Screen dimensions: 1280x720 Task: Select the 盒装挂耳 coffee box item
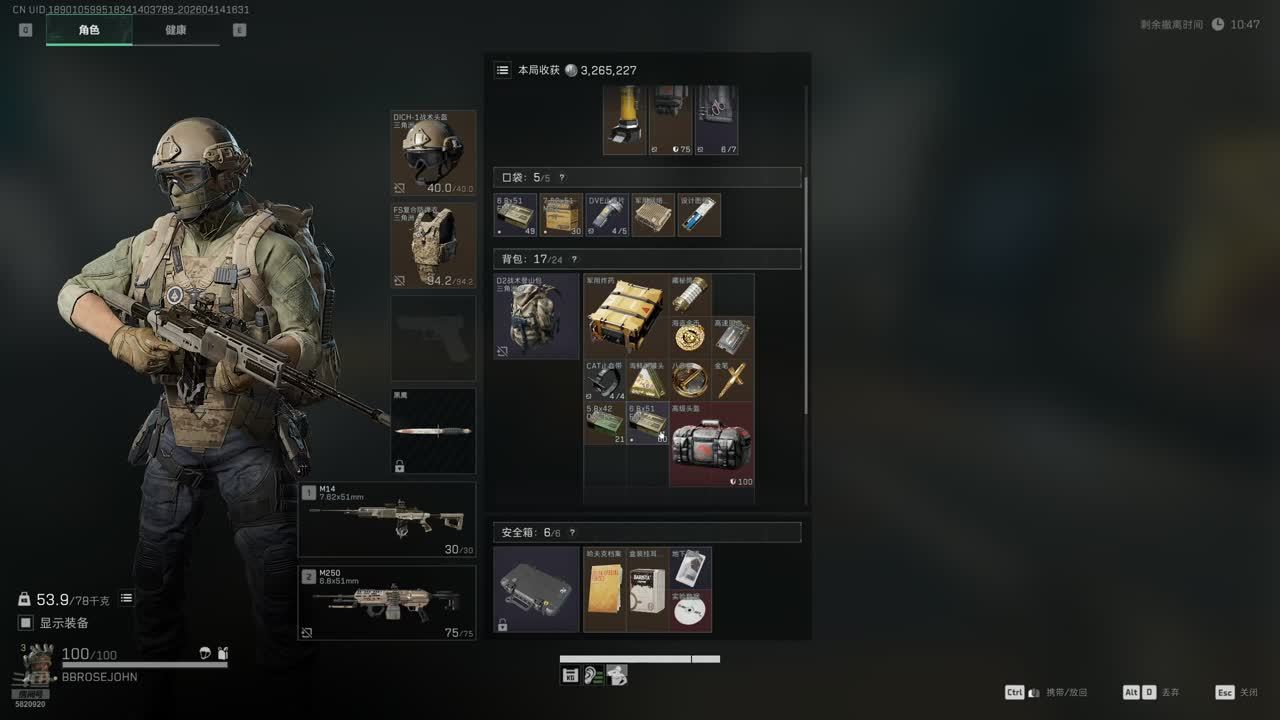pos(647,590)
